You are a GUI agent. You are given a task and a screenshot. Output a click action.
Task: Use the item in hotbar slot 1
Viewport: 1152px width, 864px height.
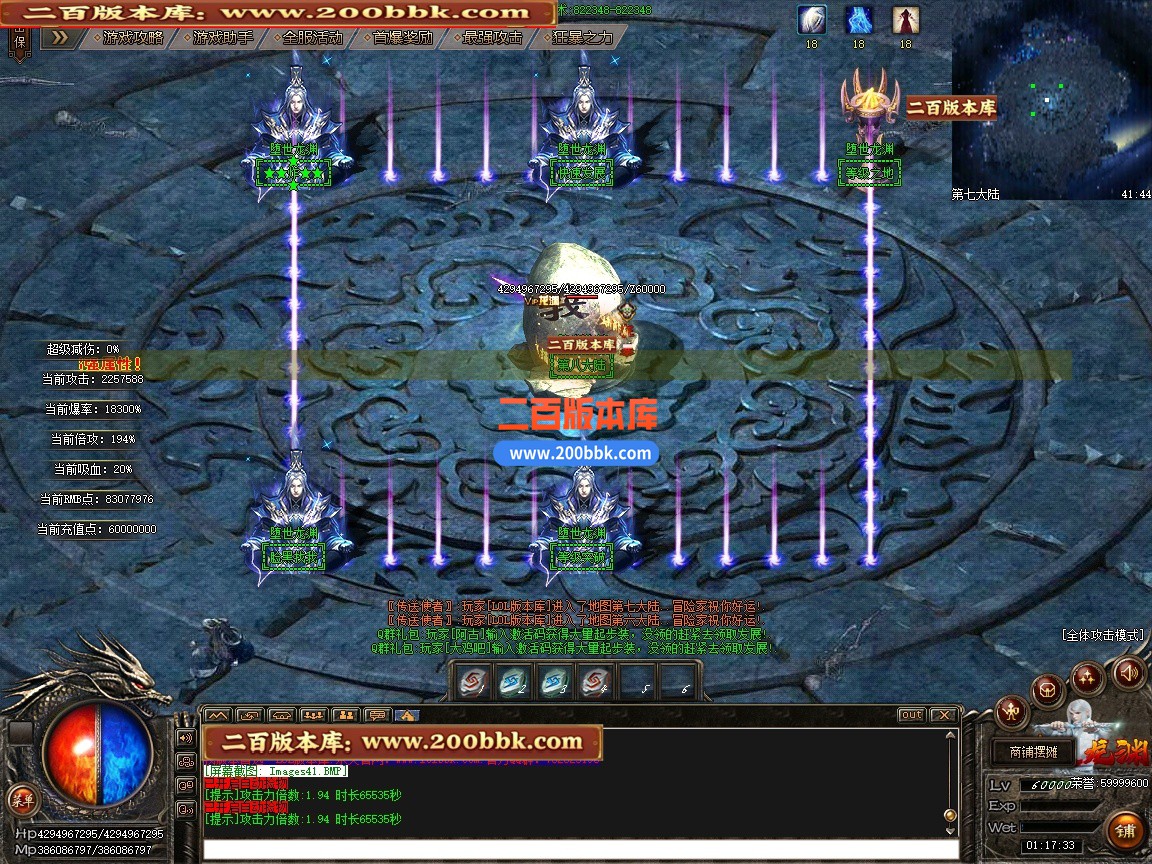point(473,682)
